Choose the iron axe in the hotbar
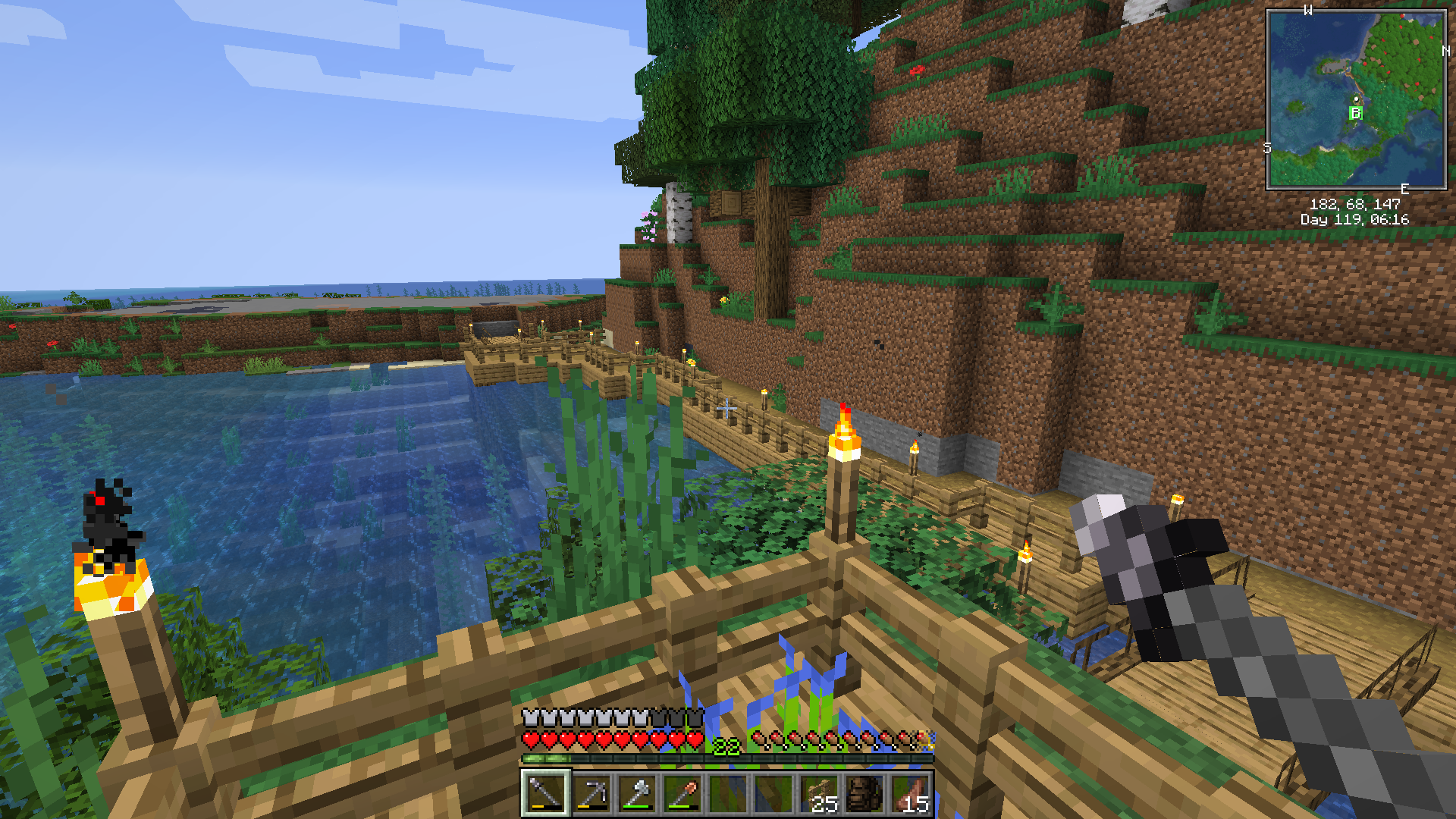Image resolution: width=1456 pixels, height=819 pixels. pos(636,793)
